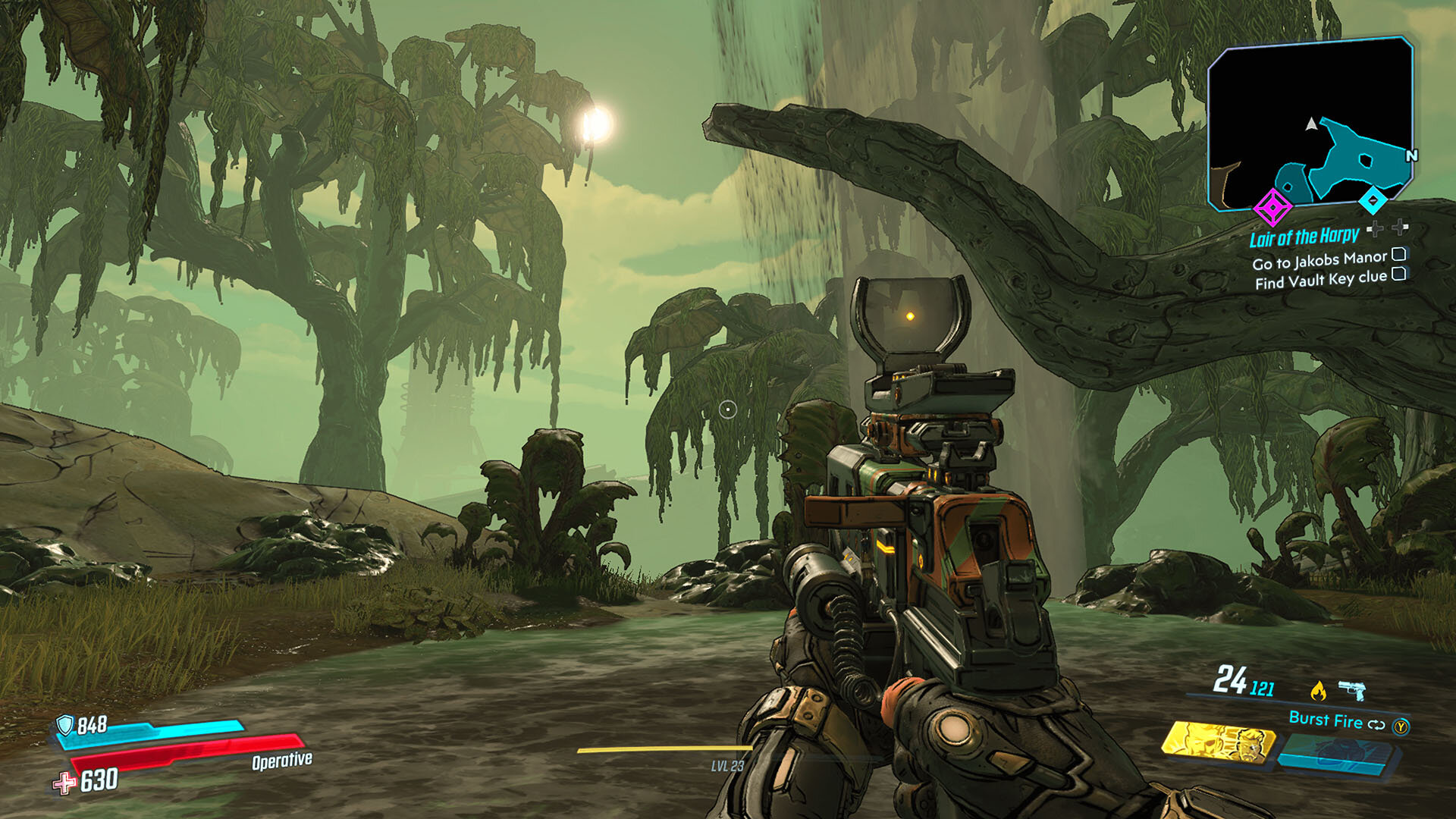
Task: Tick the Find Vault Key clue checkbox
Action: pos(1399,274)
